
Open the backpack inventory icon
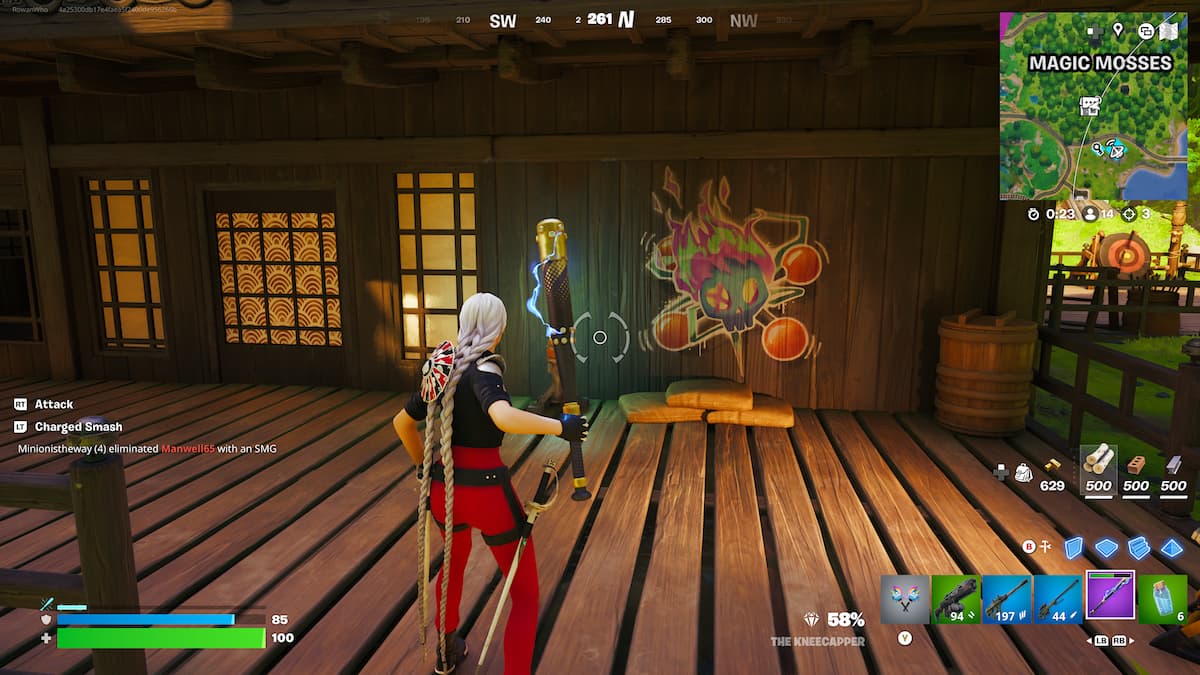pyautogui.click(x=1023, y=471)
